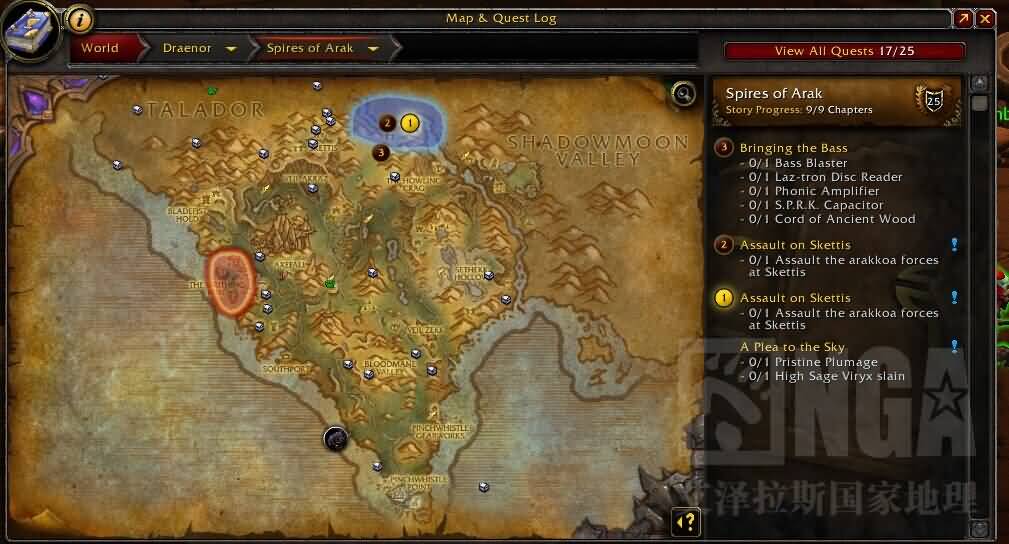Click the quest list scroll-up arrow
This screenshot has width=1009, height=544.
pyautogui.click(x=979, y=82)
